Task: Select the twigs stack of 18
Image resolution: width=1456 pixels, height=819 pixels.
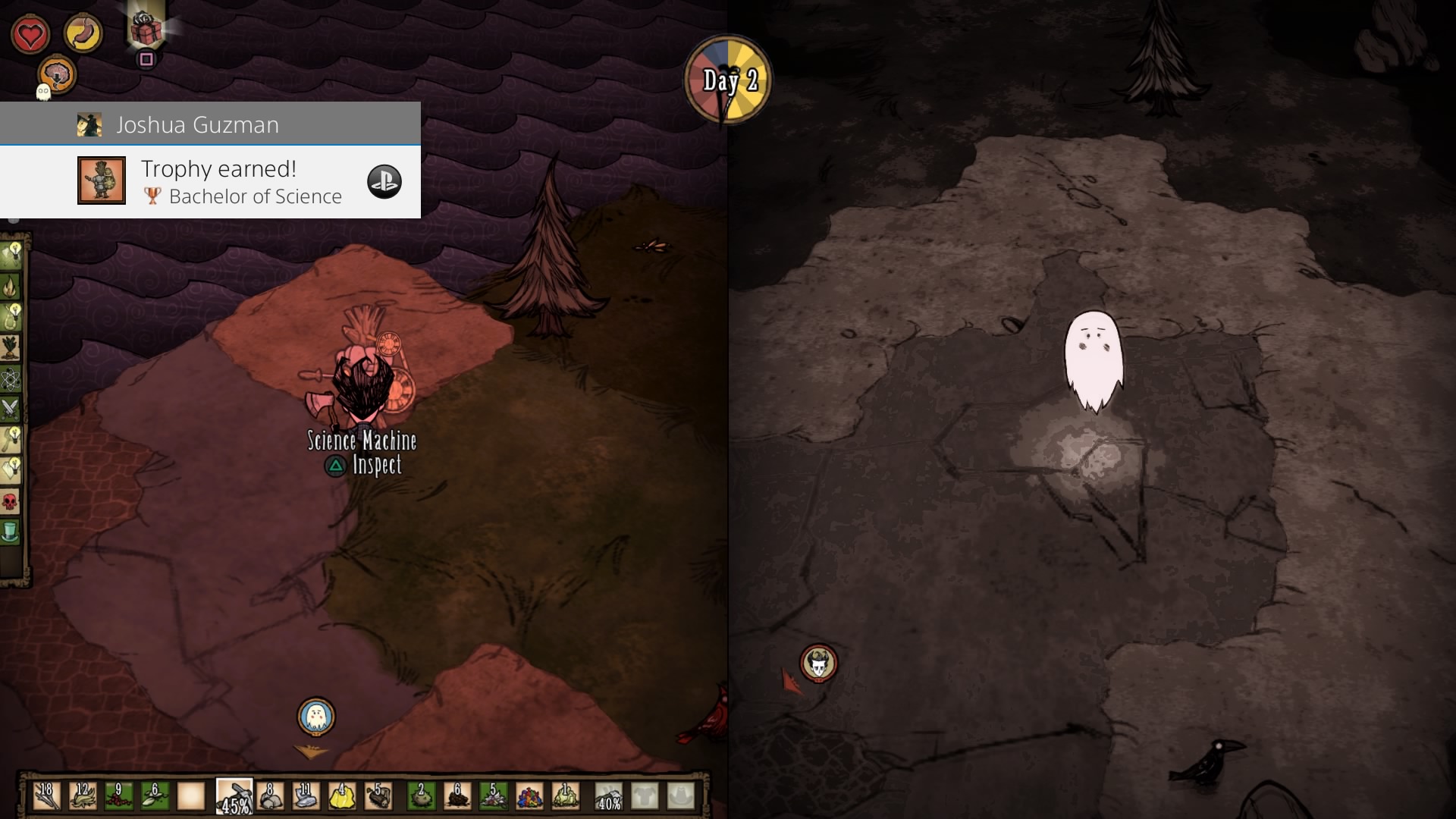Action: pyautogui.click(x=46, y=796)
